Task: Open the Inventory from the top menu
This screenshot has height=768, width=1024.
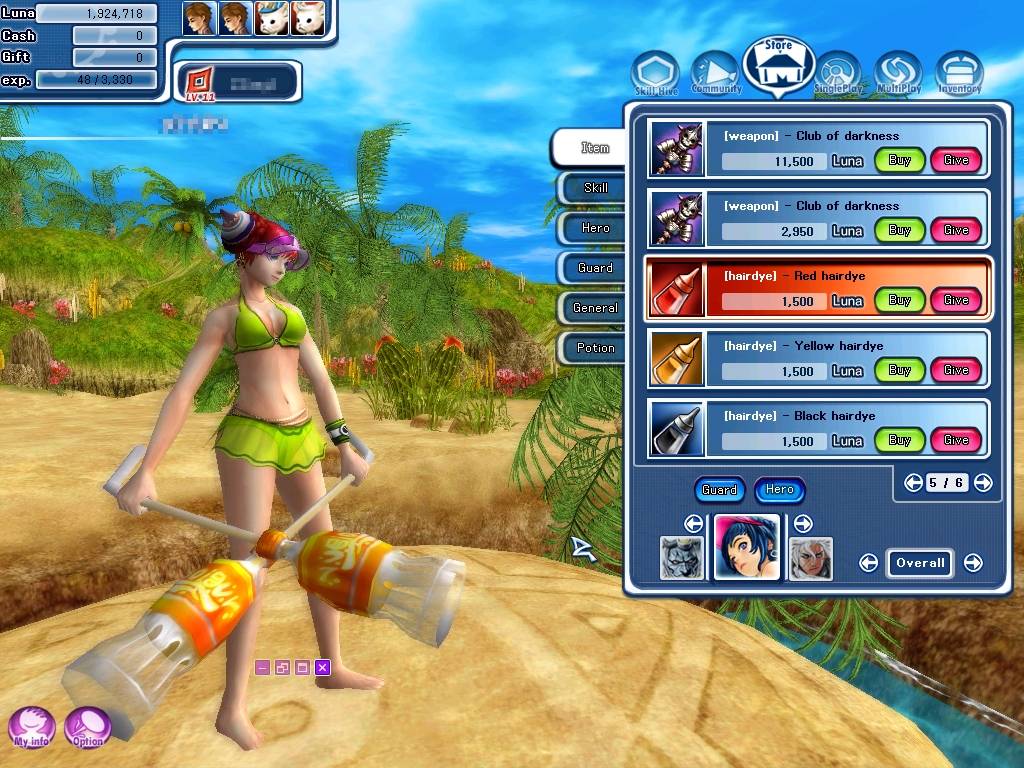Action: click(959, 74)
